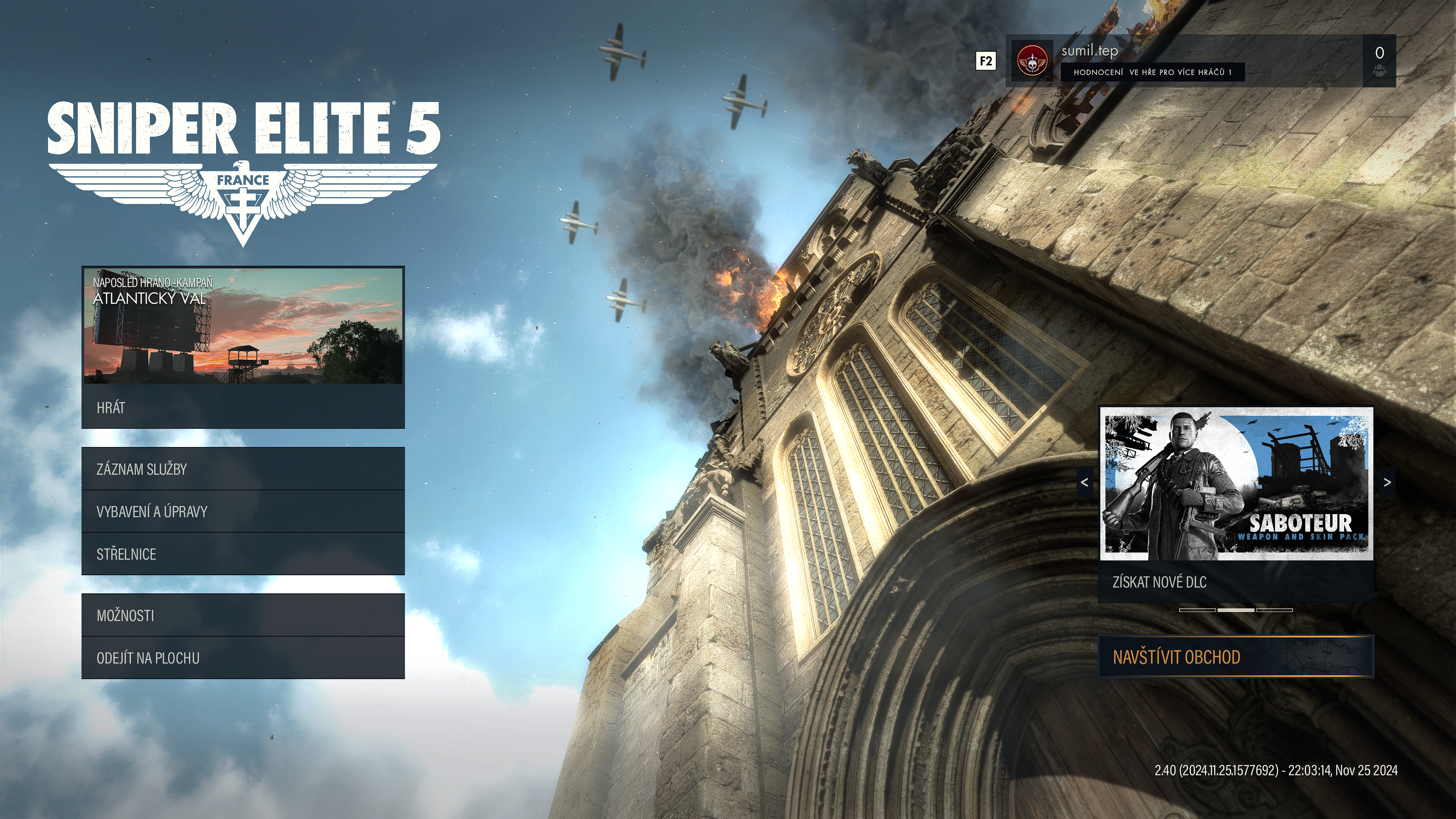This screenshot has height=819, width=1456.
Task: Open the Saboteur Weapon and Skin Pack banner
Action: (x=1236, y=484)
